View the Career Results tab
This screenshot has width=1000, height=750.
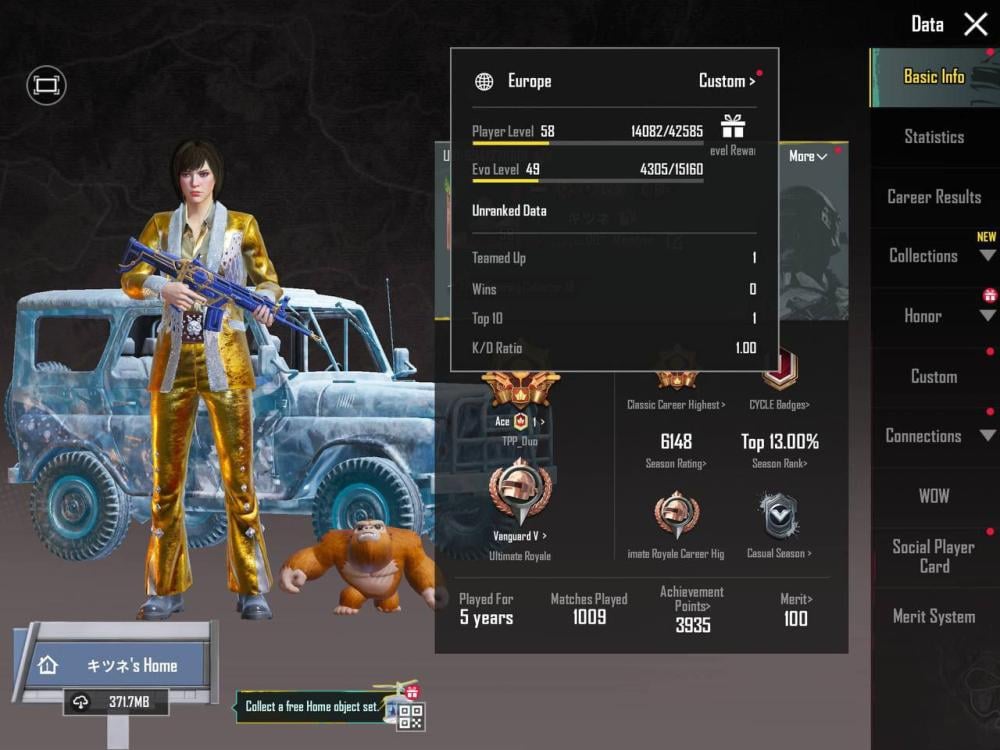coord(934,197)
